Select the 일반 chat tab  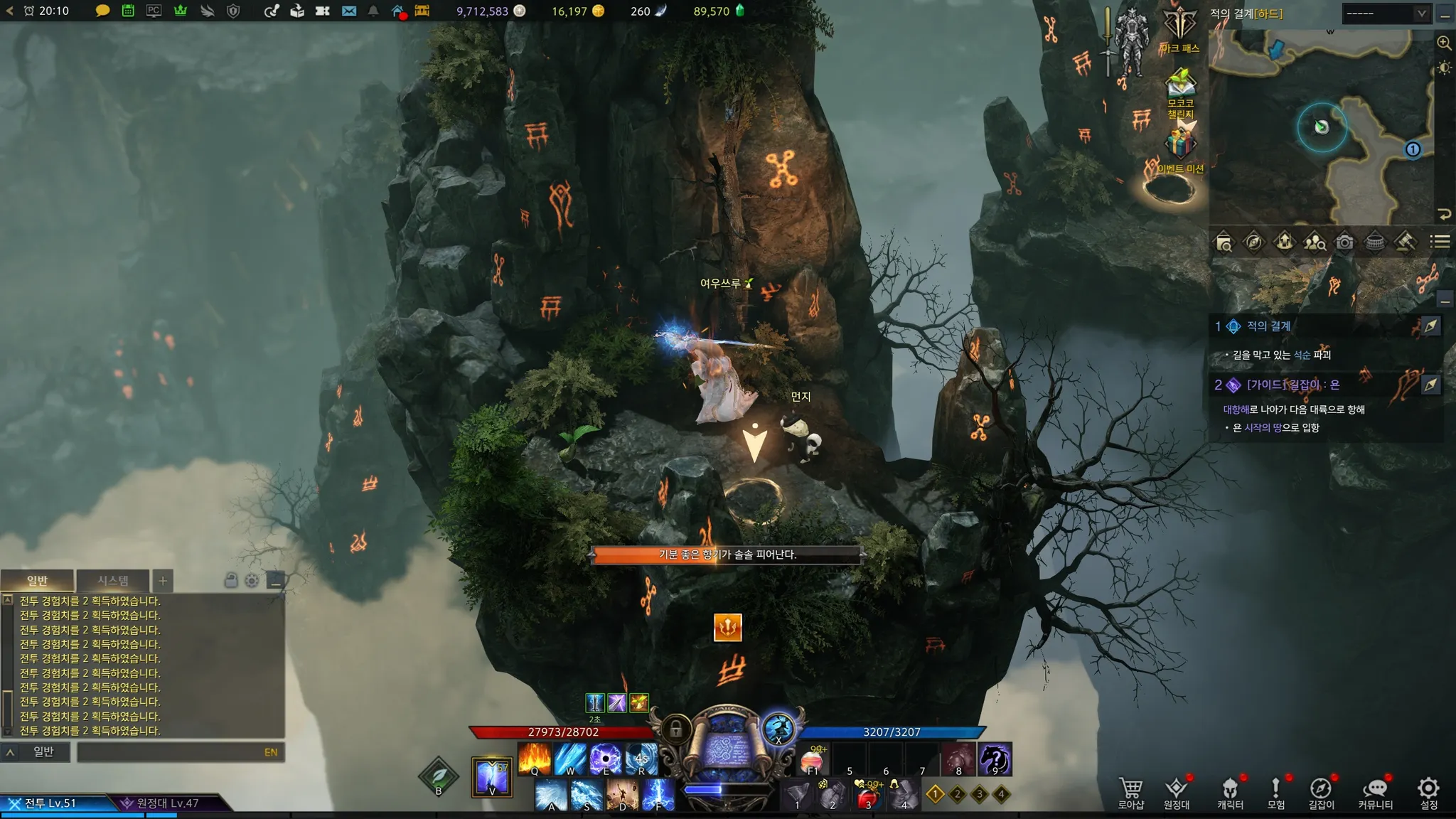[37, 581]
